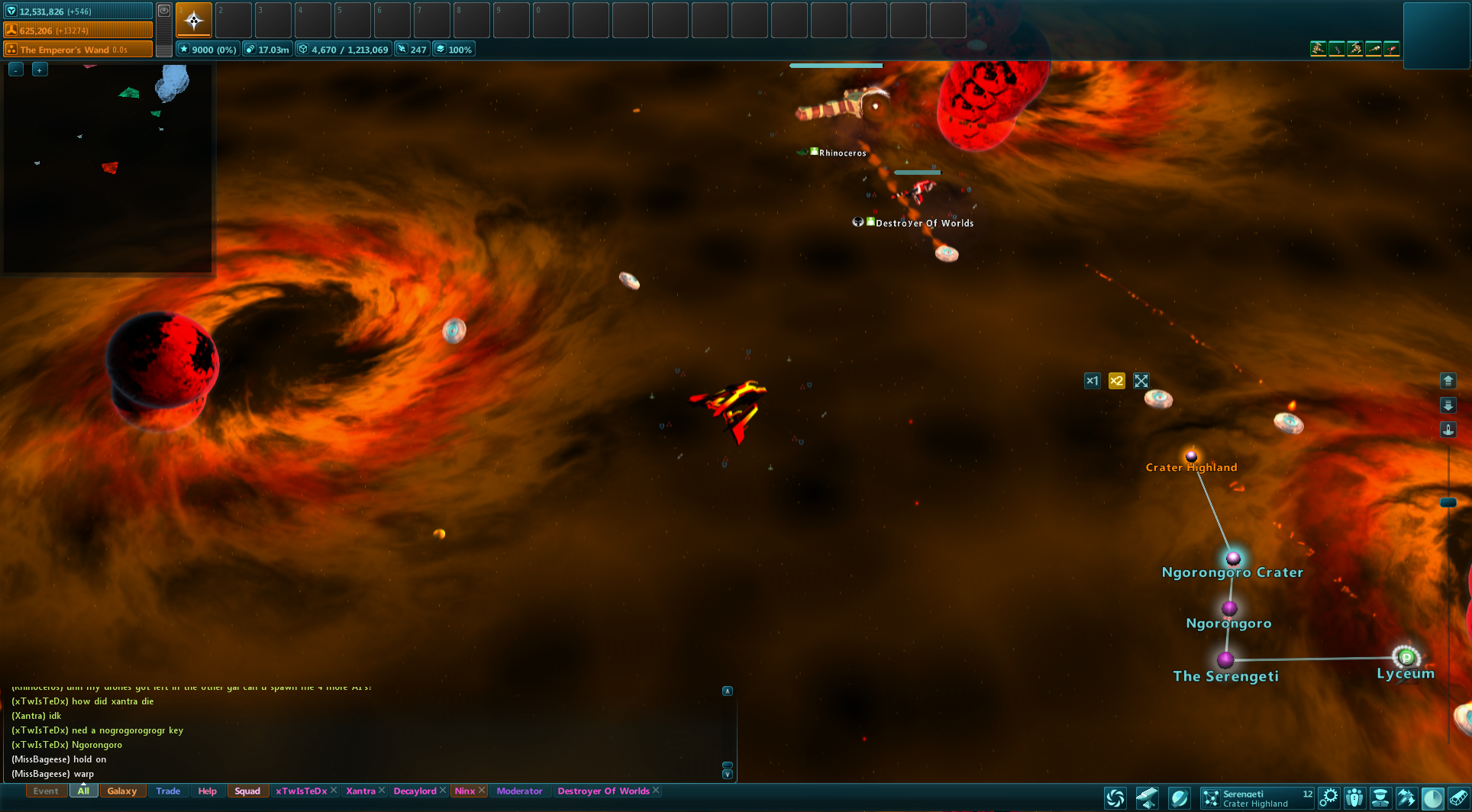Select the Lyceum node on the map
This screenshot has height=812, width=1472.
coord(1406,656)
